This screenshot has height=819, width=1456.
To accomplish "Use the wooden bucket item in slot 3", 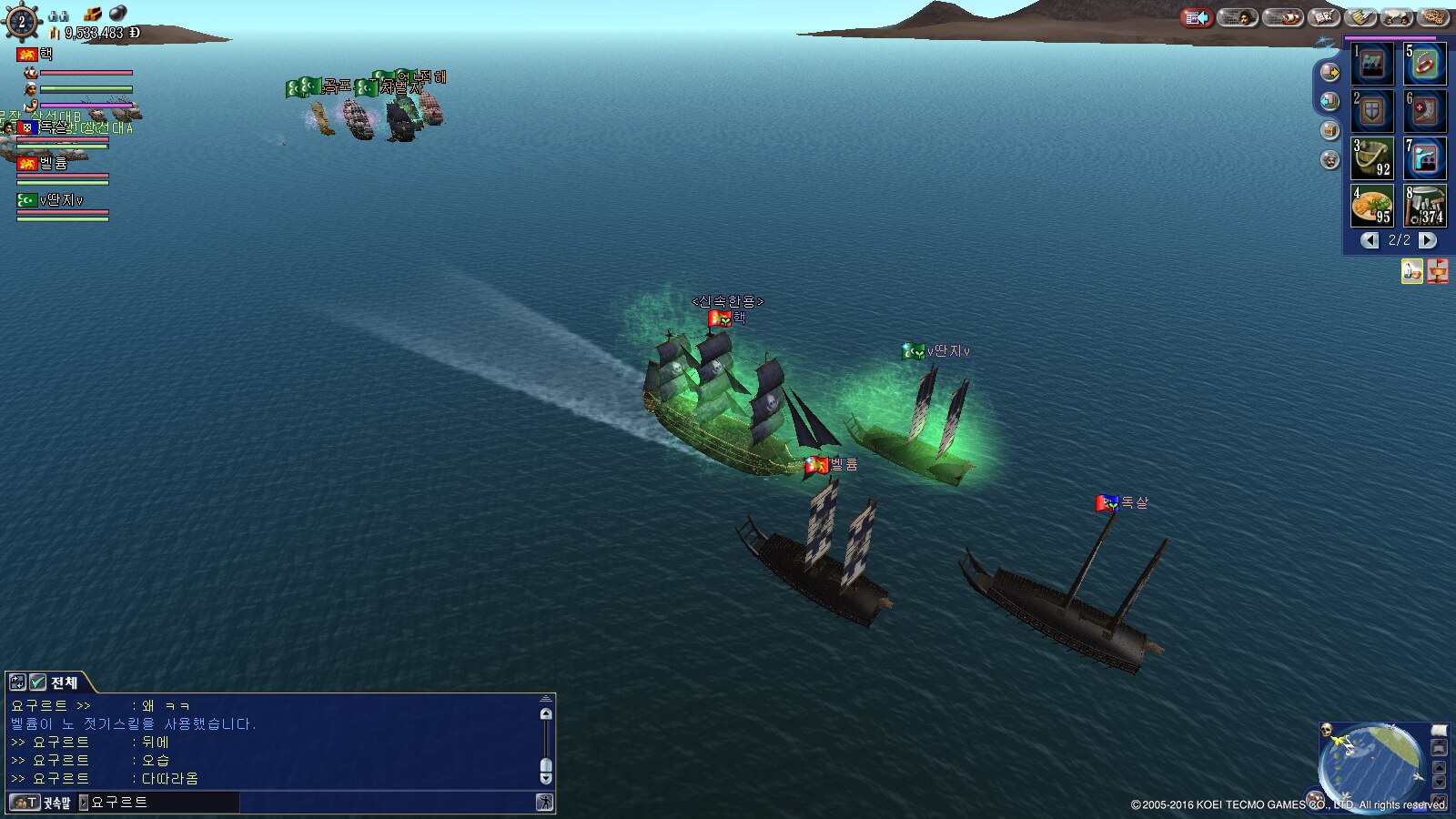I will tap(1372, 157).
